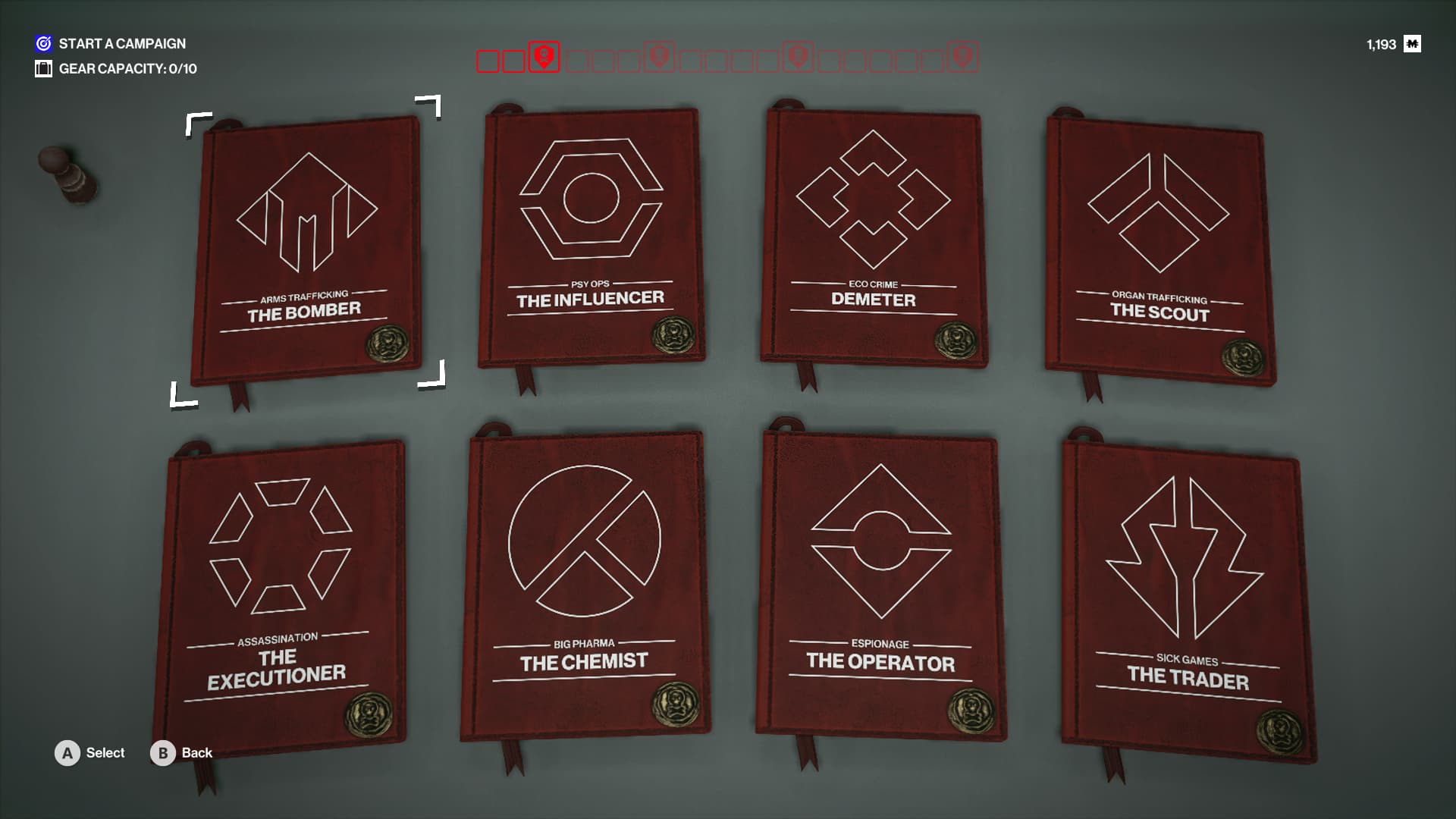Go back with the Back button
Screen dimensions: 1456x819
point(182,753)
